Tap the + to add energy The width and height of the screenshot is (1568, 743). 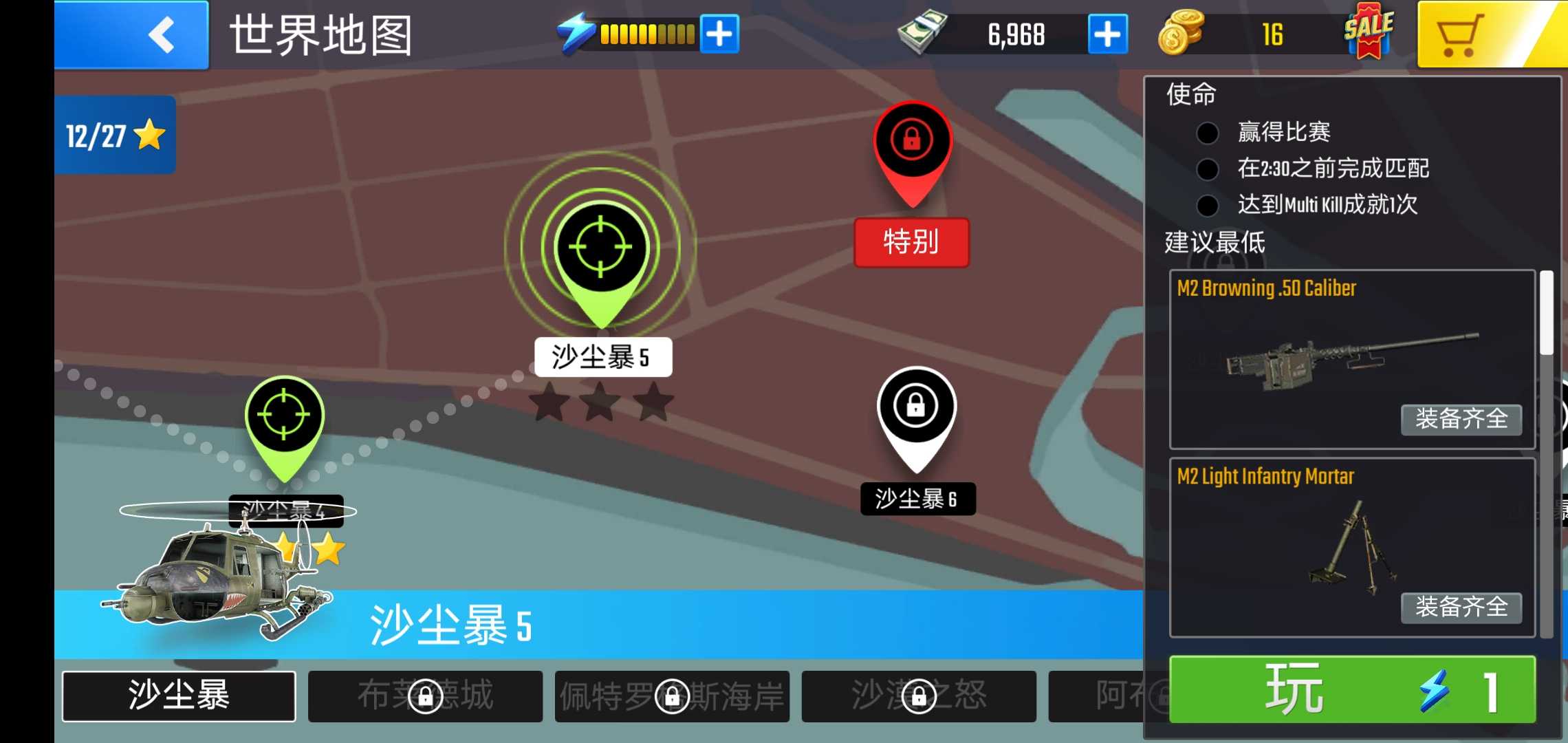[x=720, y=32]
